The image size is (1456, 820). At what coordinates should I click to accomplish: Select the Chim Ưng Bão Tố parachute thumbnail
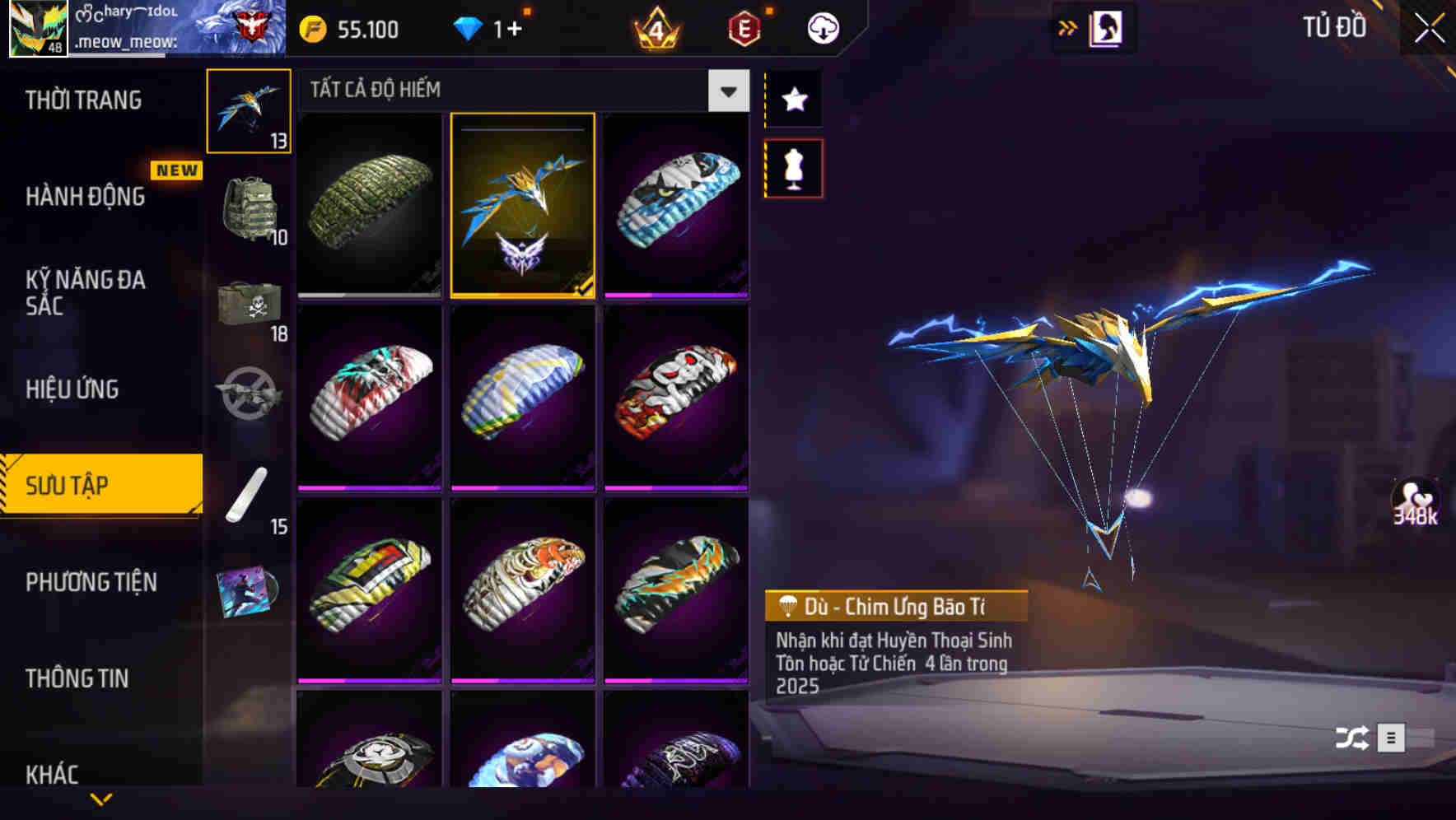tap(522, 206)
